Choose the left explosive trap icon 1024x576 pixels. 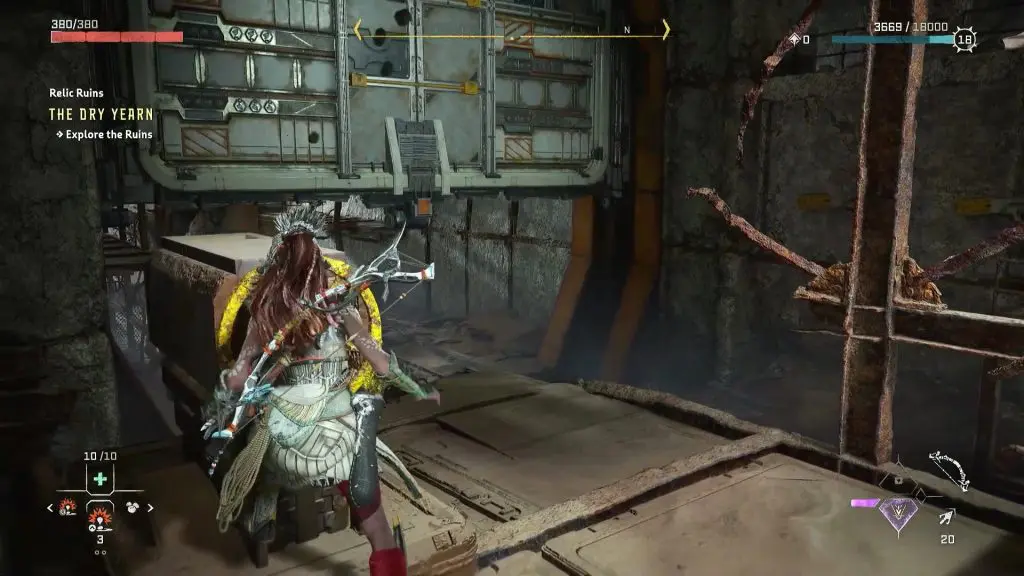pos(68,507)
